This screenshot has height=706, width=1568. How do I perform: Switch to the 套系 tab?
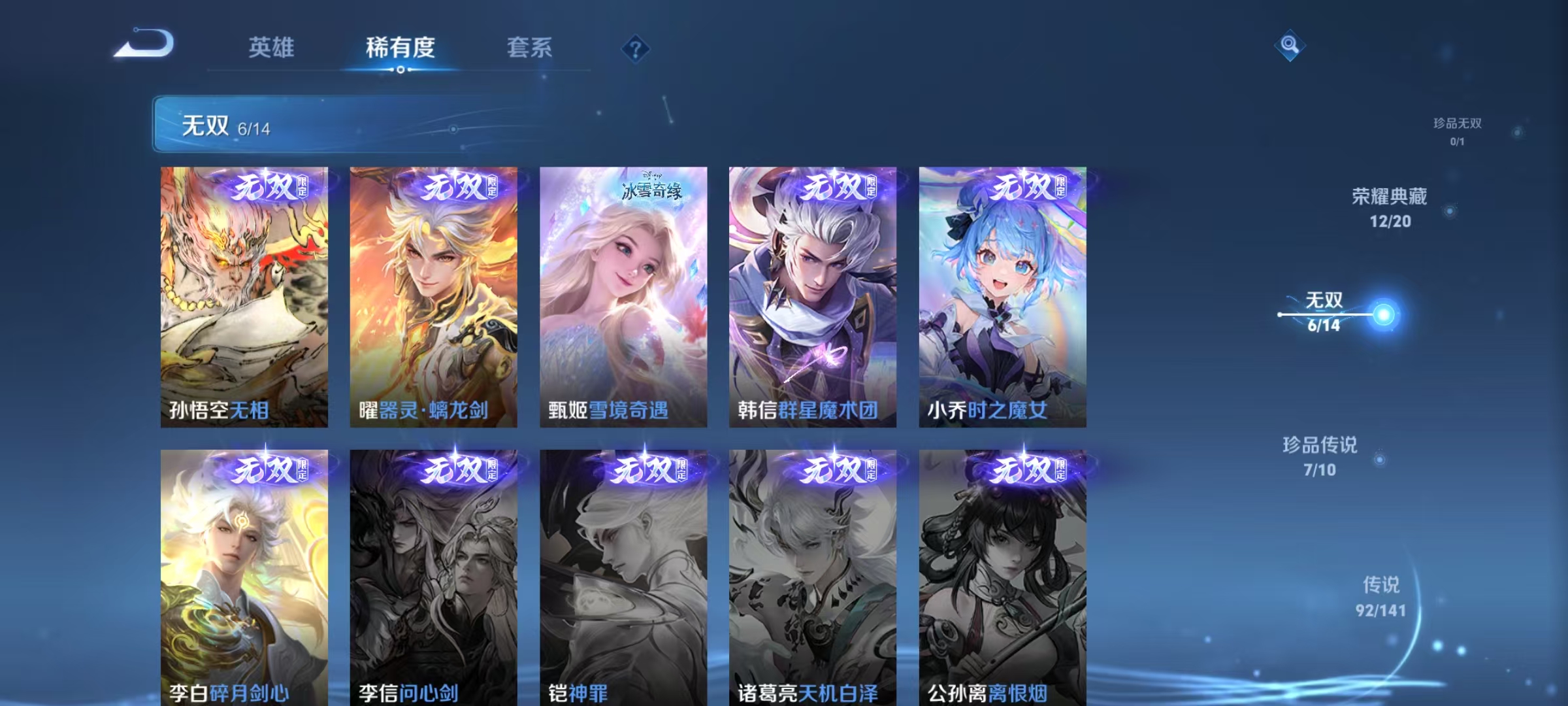pyautogui.click(x=530, y=47)
